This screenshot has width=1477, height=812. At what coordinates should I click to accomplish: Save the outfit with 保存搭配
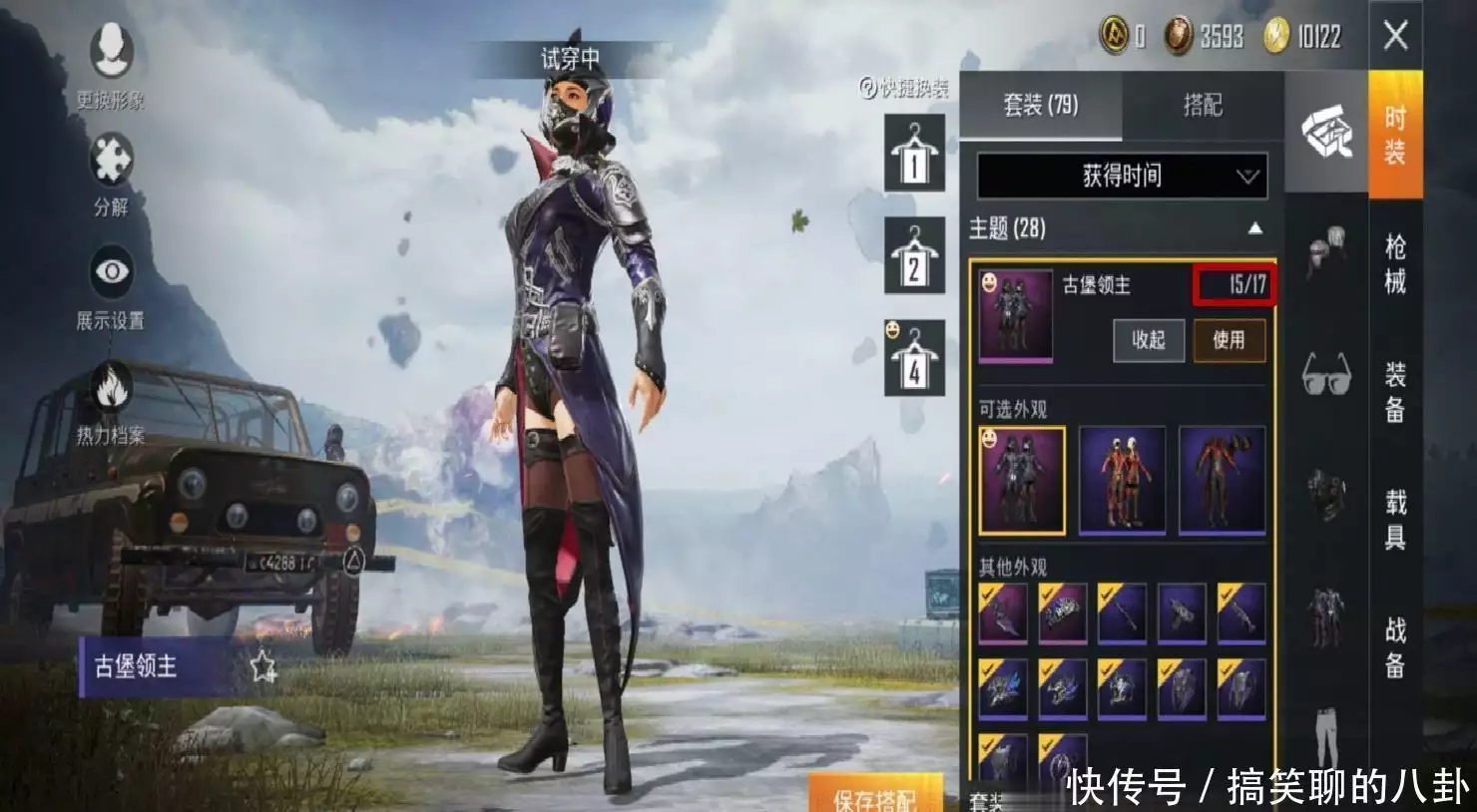click(x=874, y=797)
